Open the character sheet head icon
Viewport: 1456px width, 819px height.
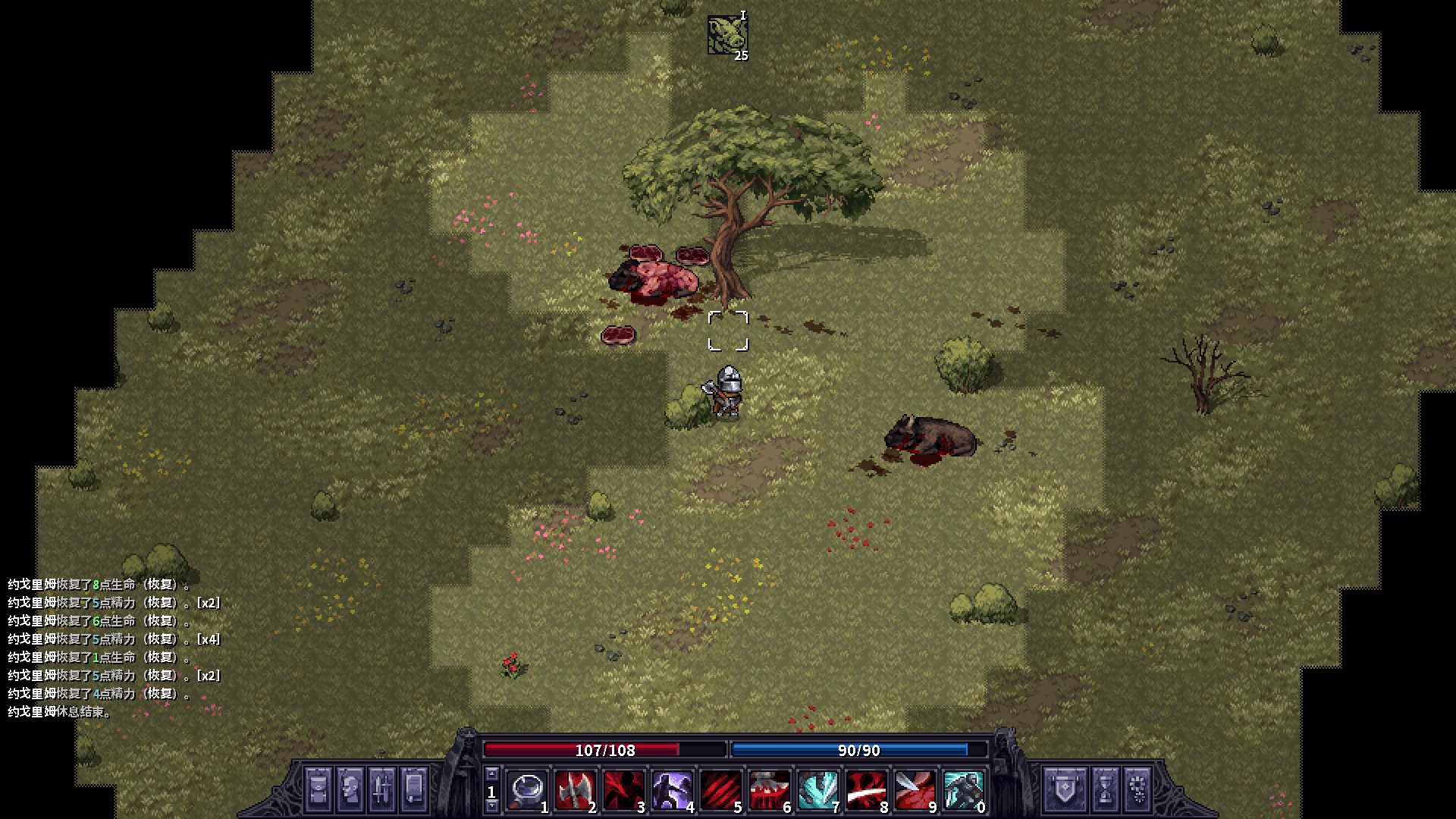tap(350, 789)
